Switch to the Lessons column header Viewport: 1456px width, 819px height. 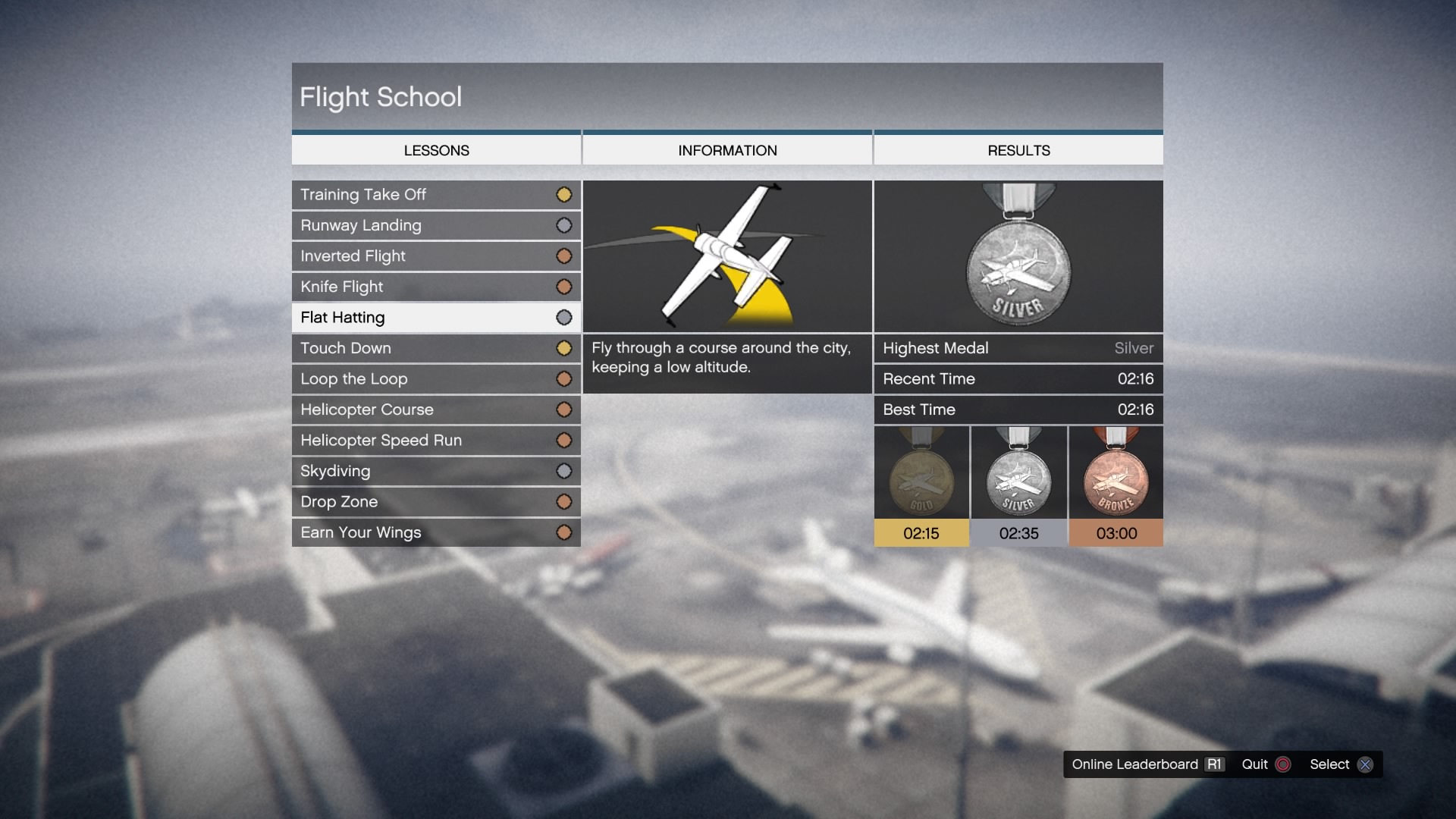436,150
